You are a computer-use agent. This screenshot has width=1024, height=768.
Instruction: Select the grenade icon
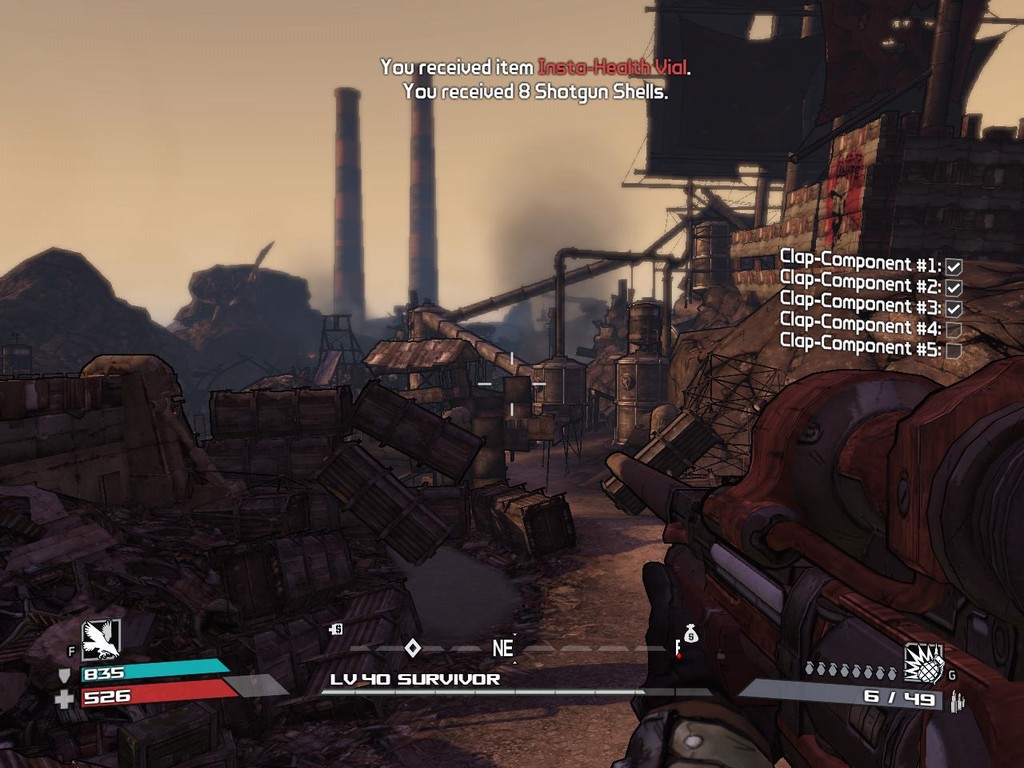tap(923, 663)
